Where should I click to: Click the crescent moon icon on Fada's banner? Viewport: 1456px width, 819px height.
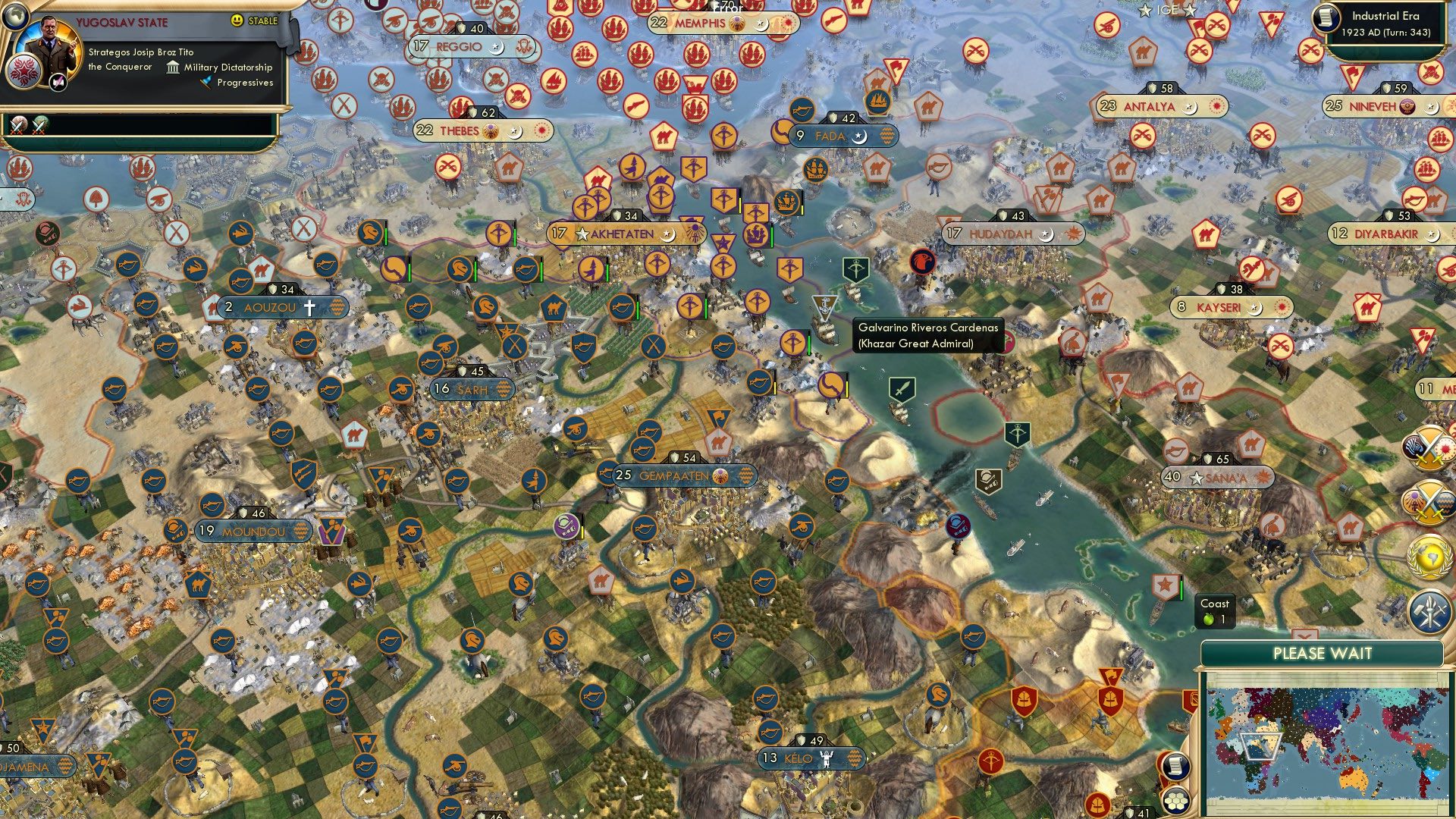click(x=859, y=137)
